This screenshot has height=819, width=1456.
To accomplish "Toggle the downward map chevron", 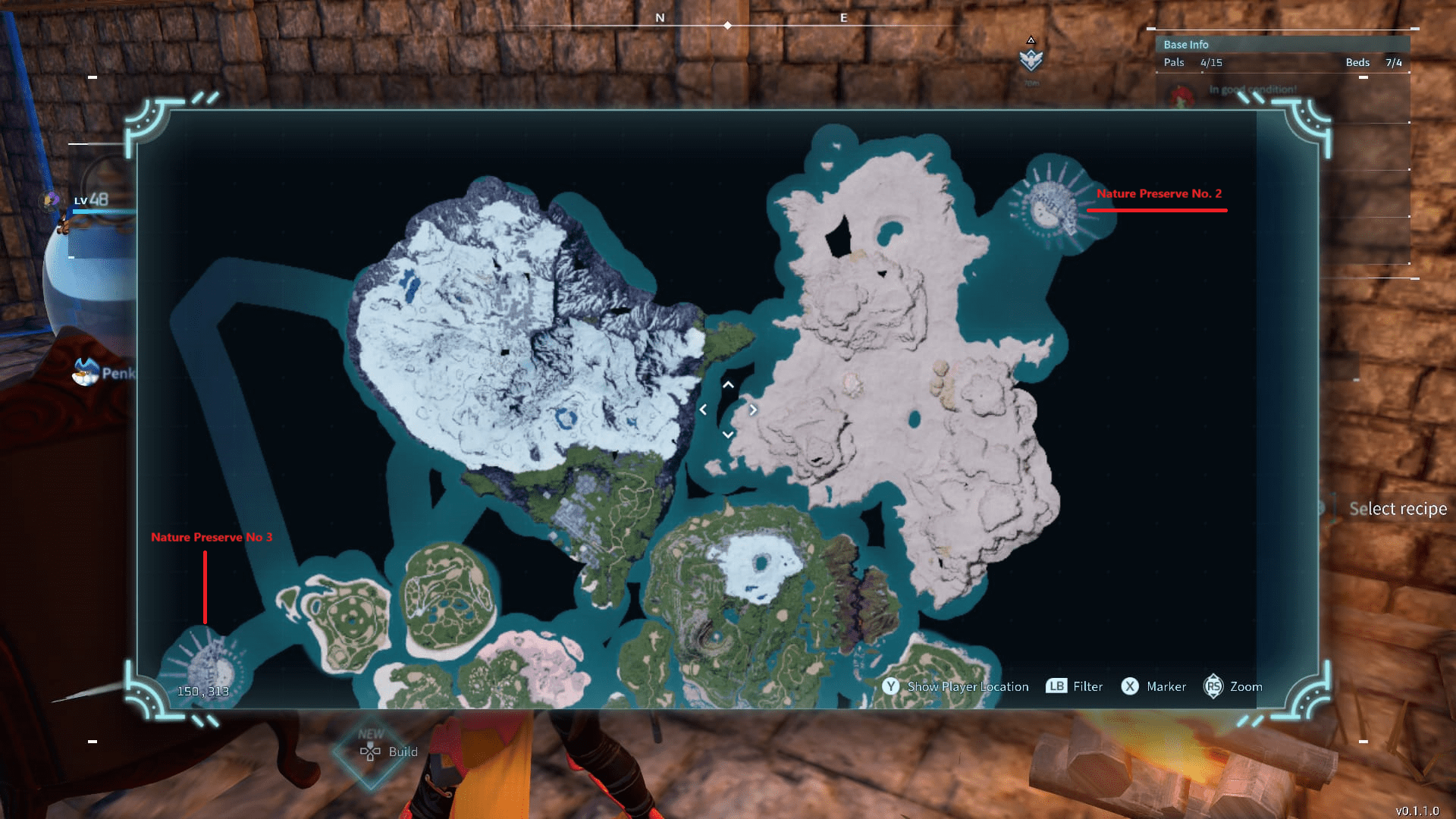I will 728,434.
